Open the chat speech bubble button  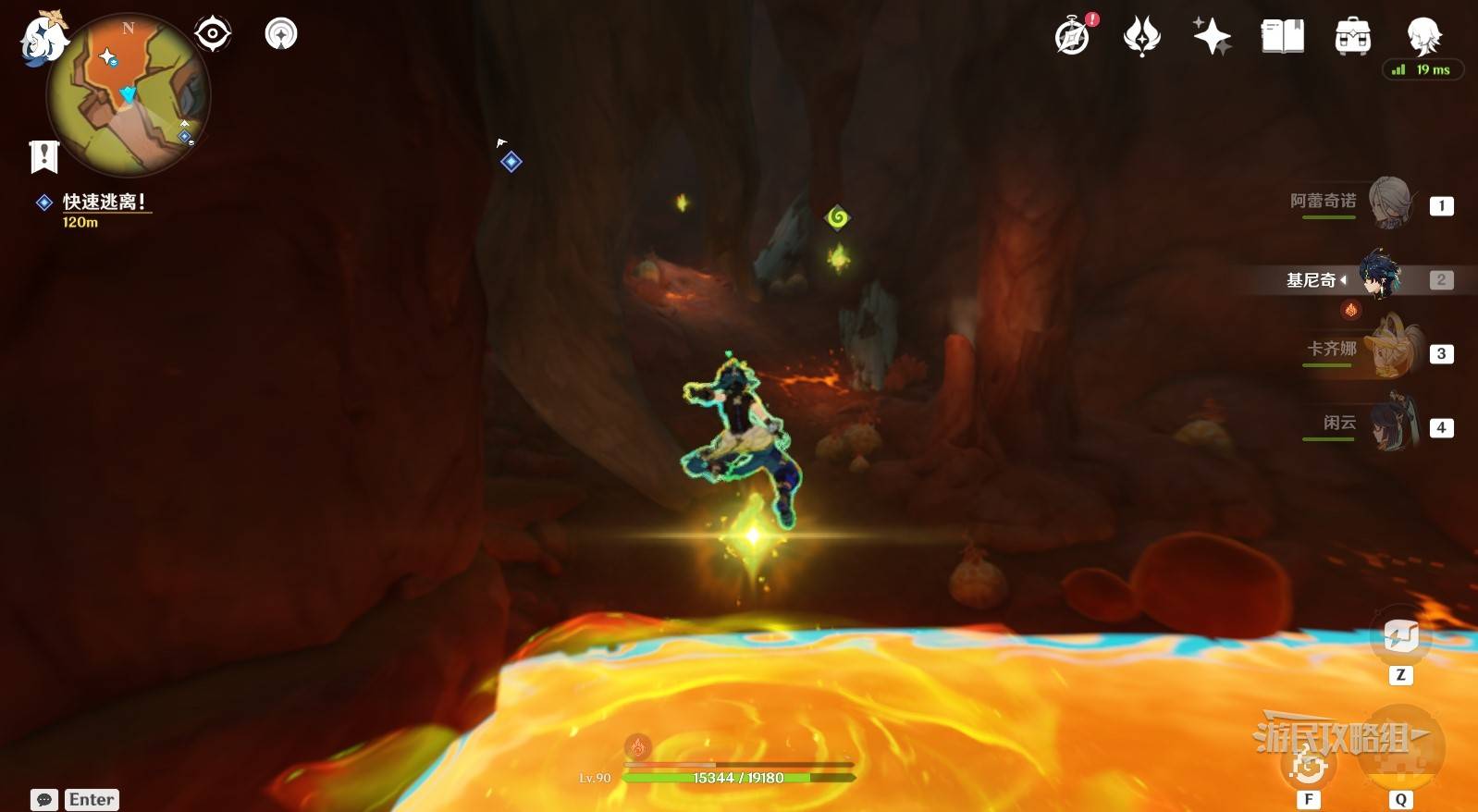(44, 800)
